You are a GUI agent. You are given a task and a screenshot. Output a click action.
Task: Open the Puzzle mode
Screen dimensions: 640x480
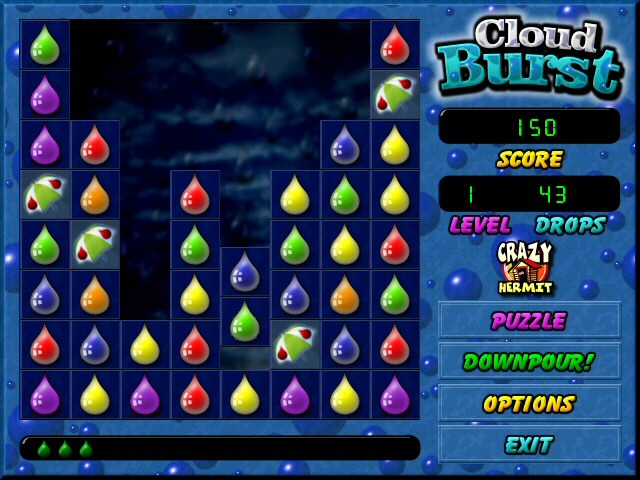(x=529, y=321)
